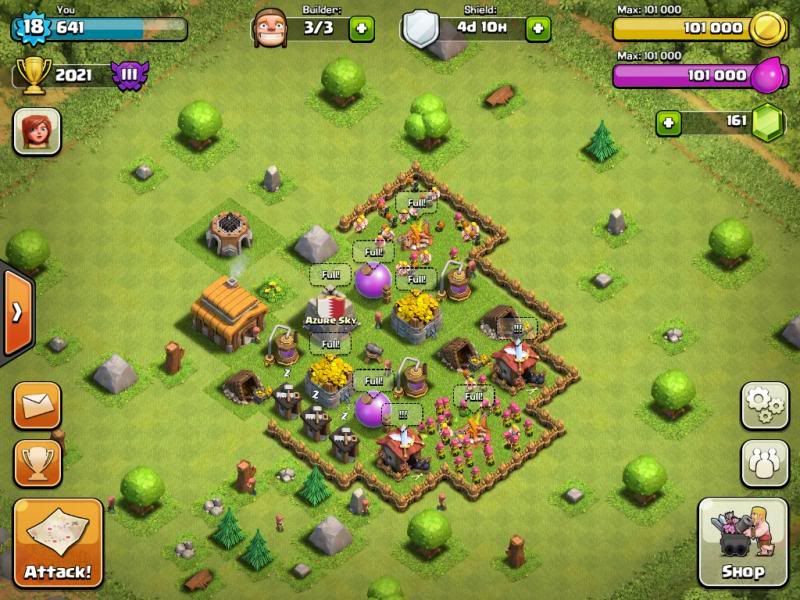Tap the league III badge

pos(129,75)
